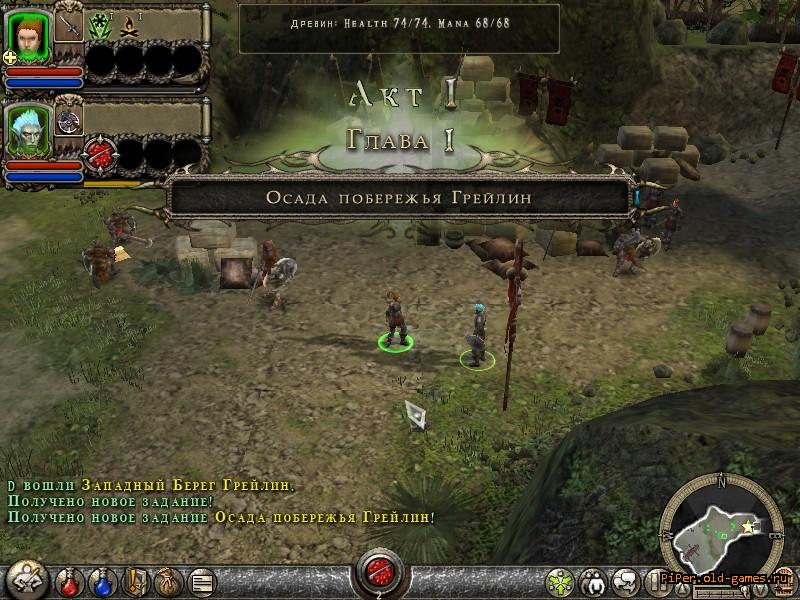Open the lined-page log icon
The width and height of the screenshot is (800, 600).
(200, 580)
